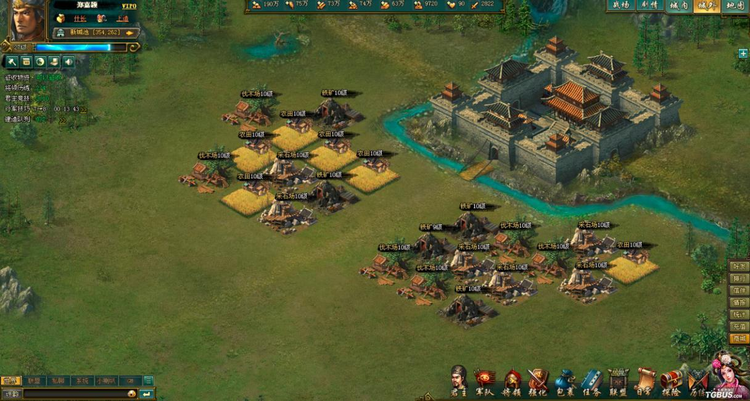Screen dimensions: 750x401
Task: Switch to the 剧情 (Story) tab
Action: [649, 6]
